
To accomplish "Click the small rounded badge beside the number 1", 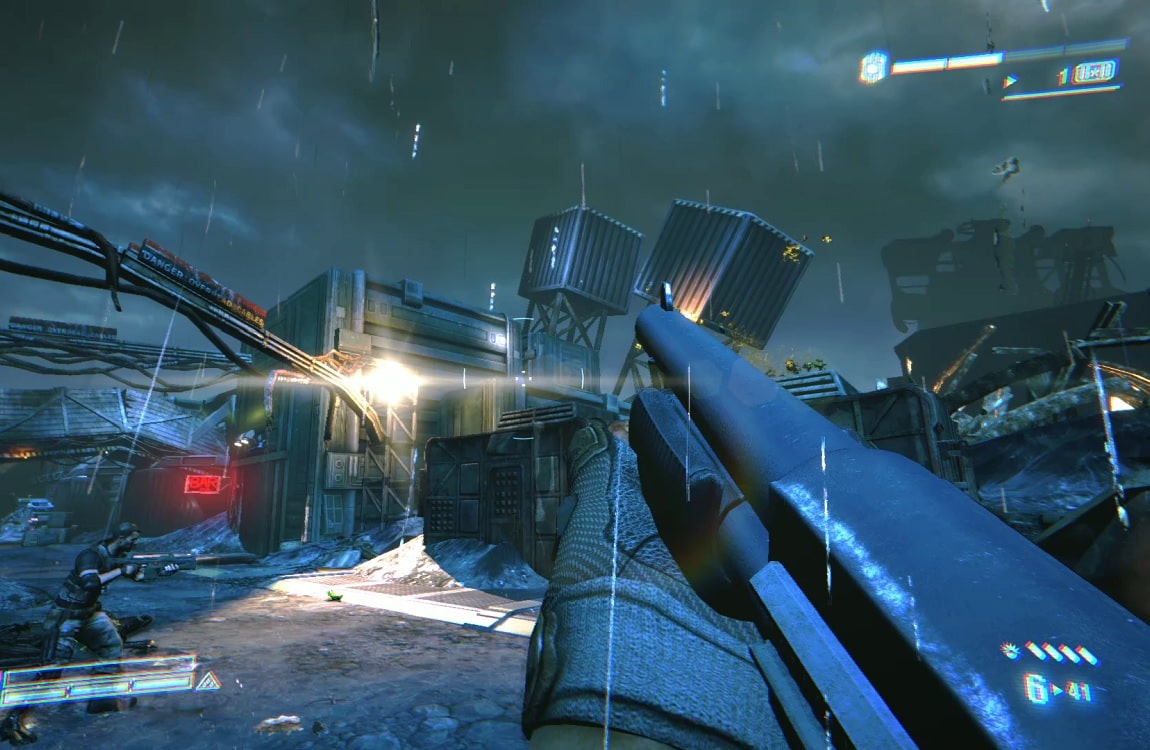I will point(1095,73).
